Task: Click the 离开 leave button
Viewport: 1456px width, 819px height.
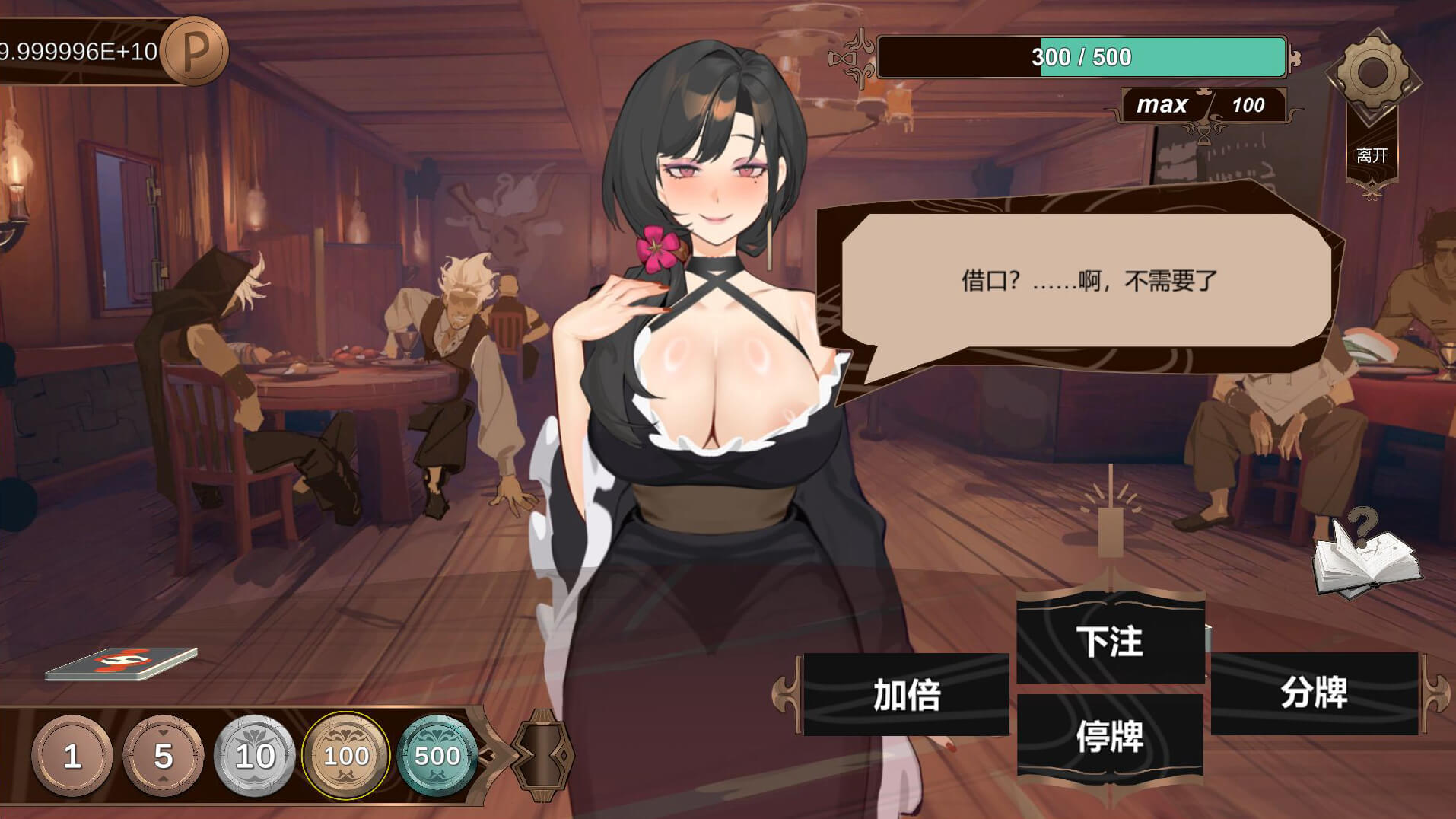Action: coord(1372,156)
